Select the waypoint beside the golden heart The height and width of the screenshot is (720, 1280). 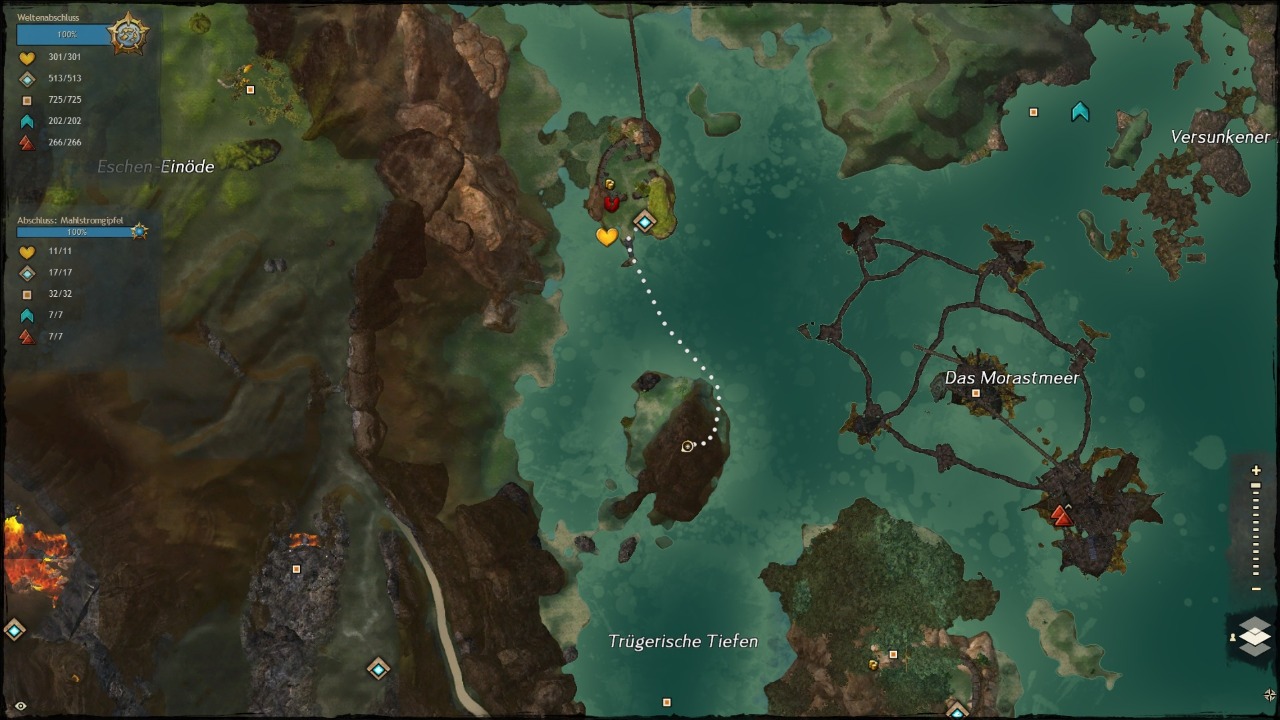pos(645,222)
